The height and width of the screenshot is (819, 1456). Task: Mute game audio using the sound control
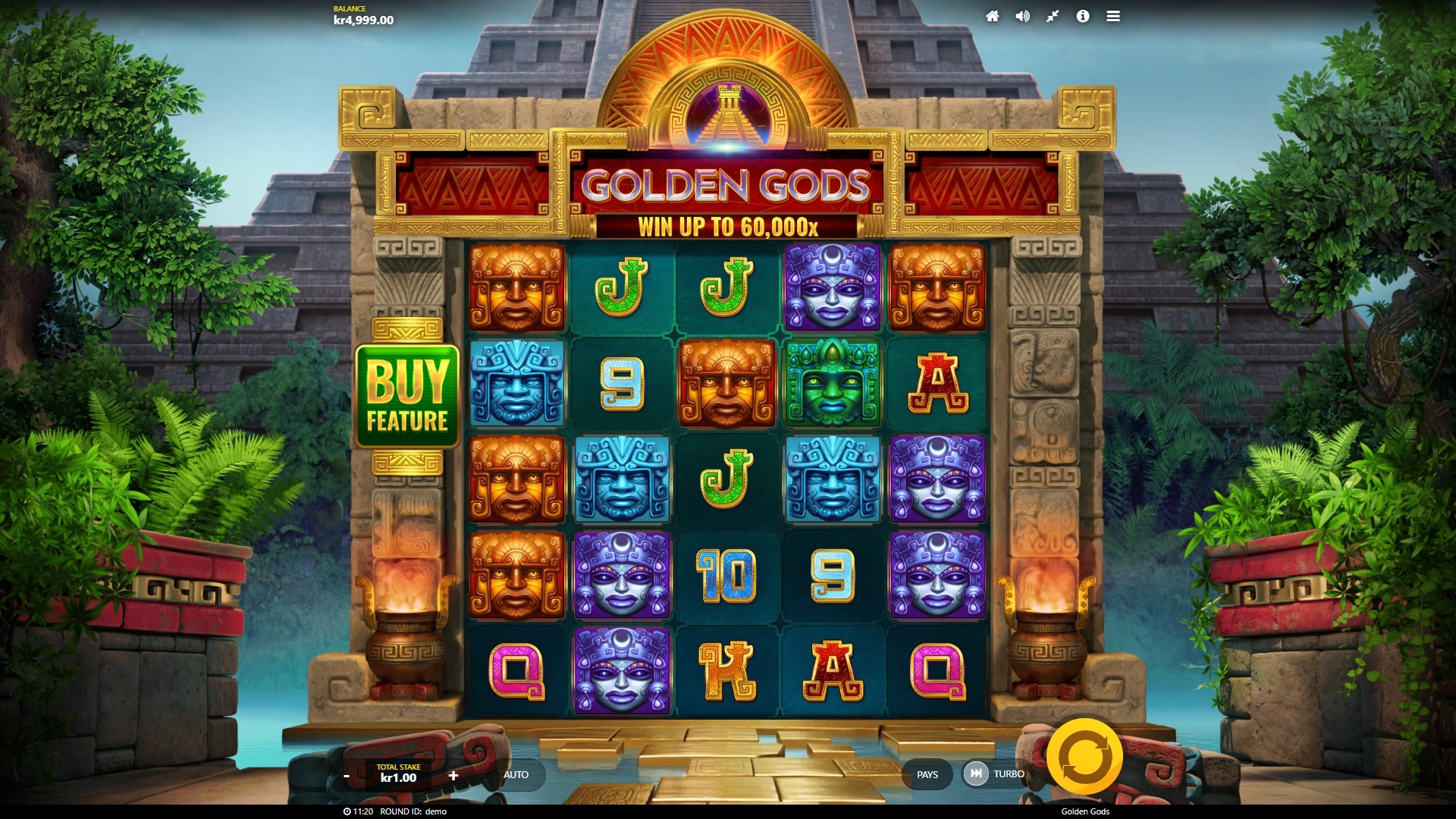pos(1024,16)
